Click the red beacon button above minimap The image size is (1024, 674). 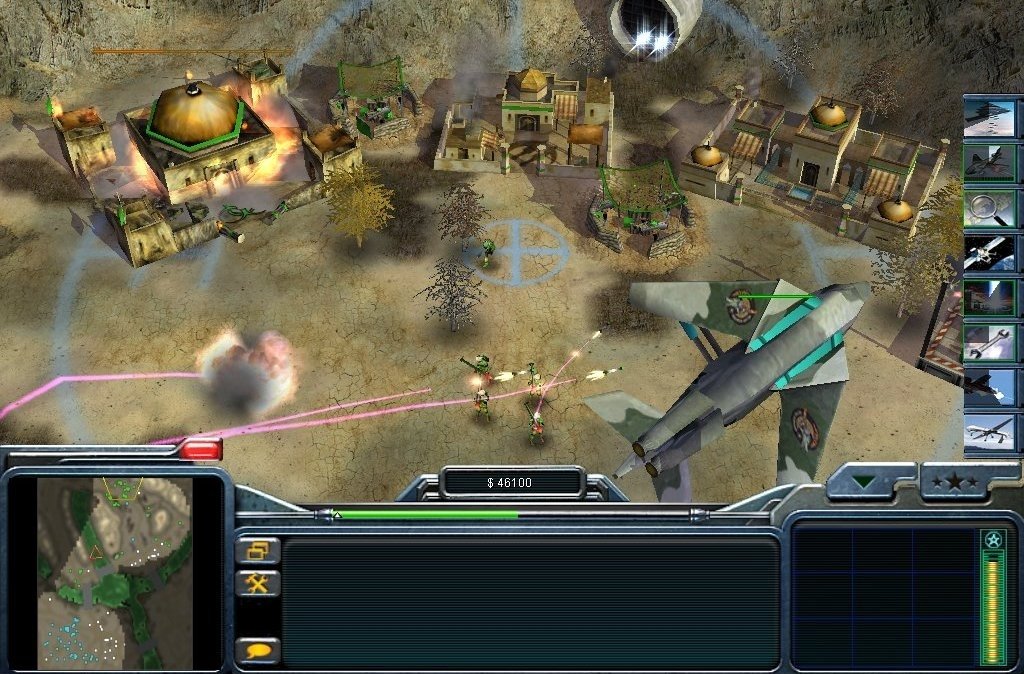point(201,449)
